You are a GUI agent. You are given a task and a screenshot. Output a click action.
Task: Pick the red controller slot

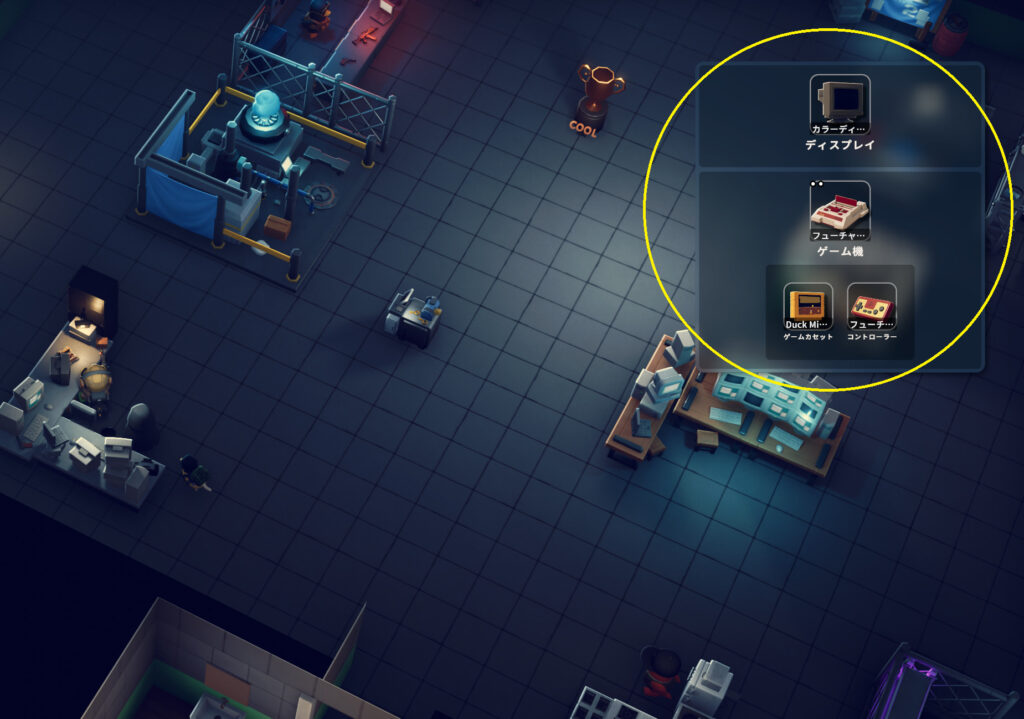(871, 307)
